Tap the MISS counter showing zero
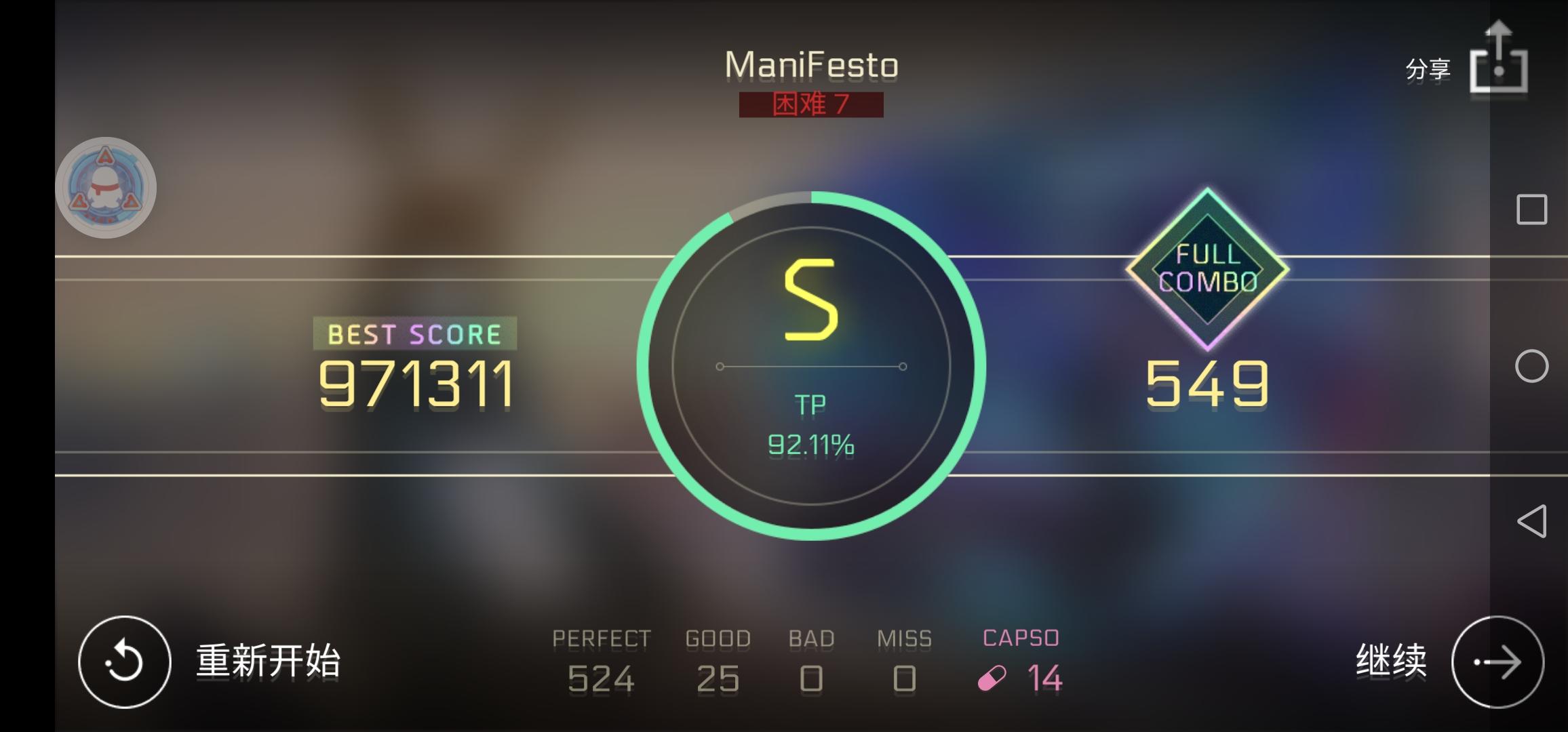The width and height of the screenshot is (1568, 732). (903, 678)
